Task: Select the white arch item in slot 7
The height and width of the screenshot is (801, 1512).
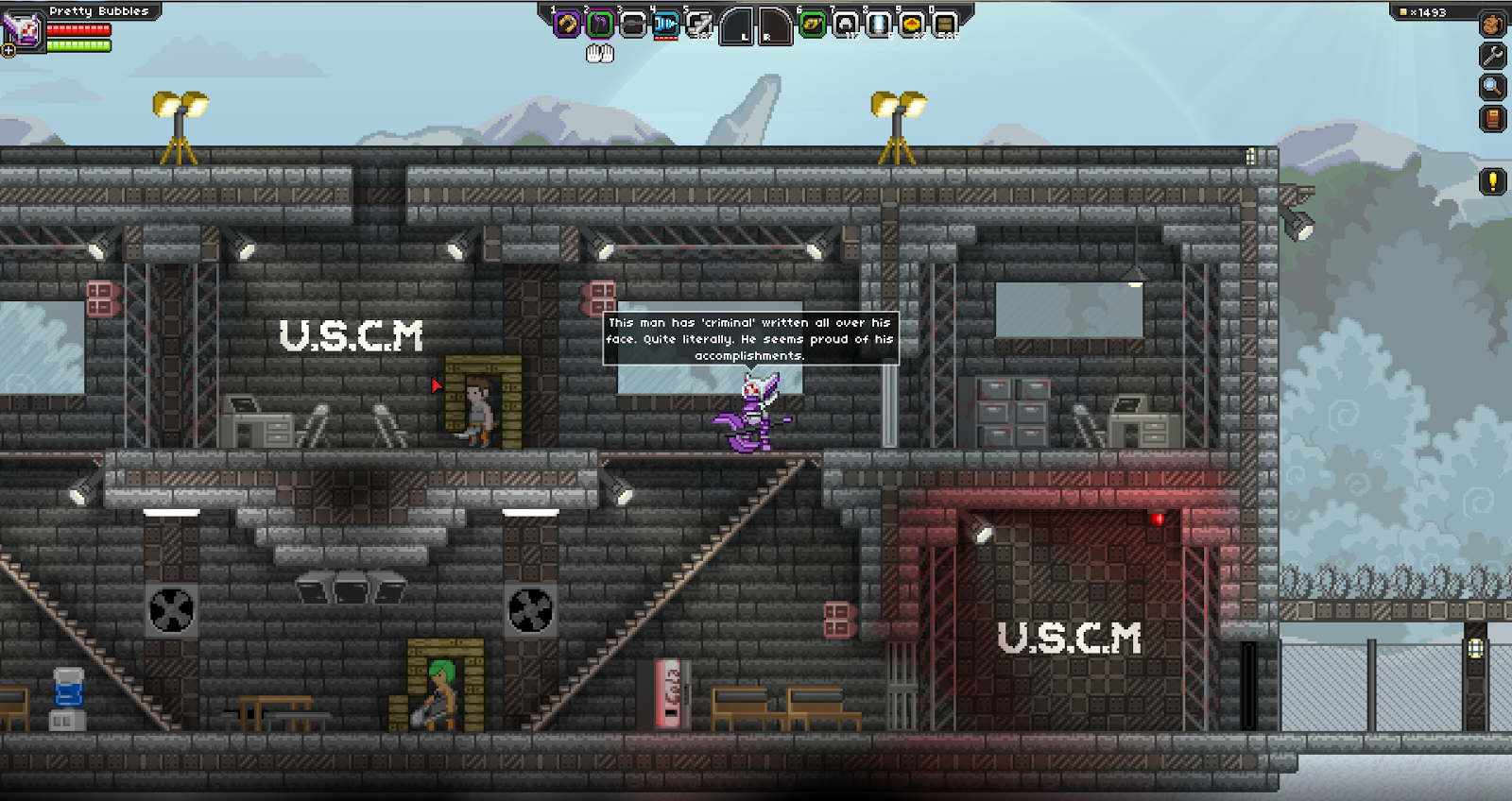Action: [x=846, y=25]
